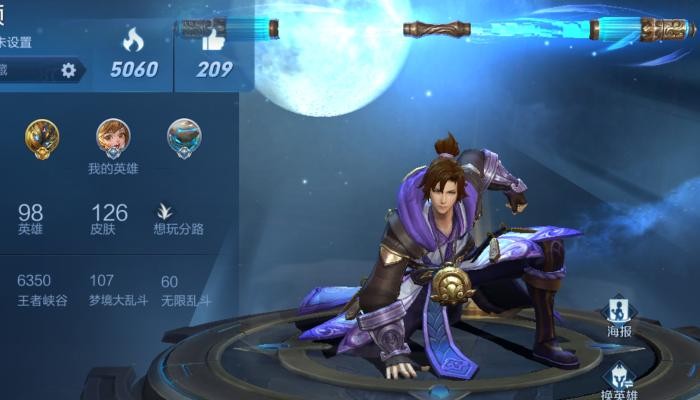
Task: View the 无限乱斗 match stats
Action: (x=185, y=288)
